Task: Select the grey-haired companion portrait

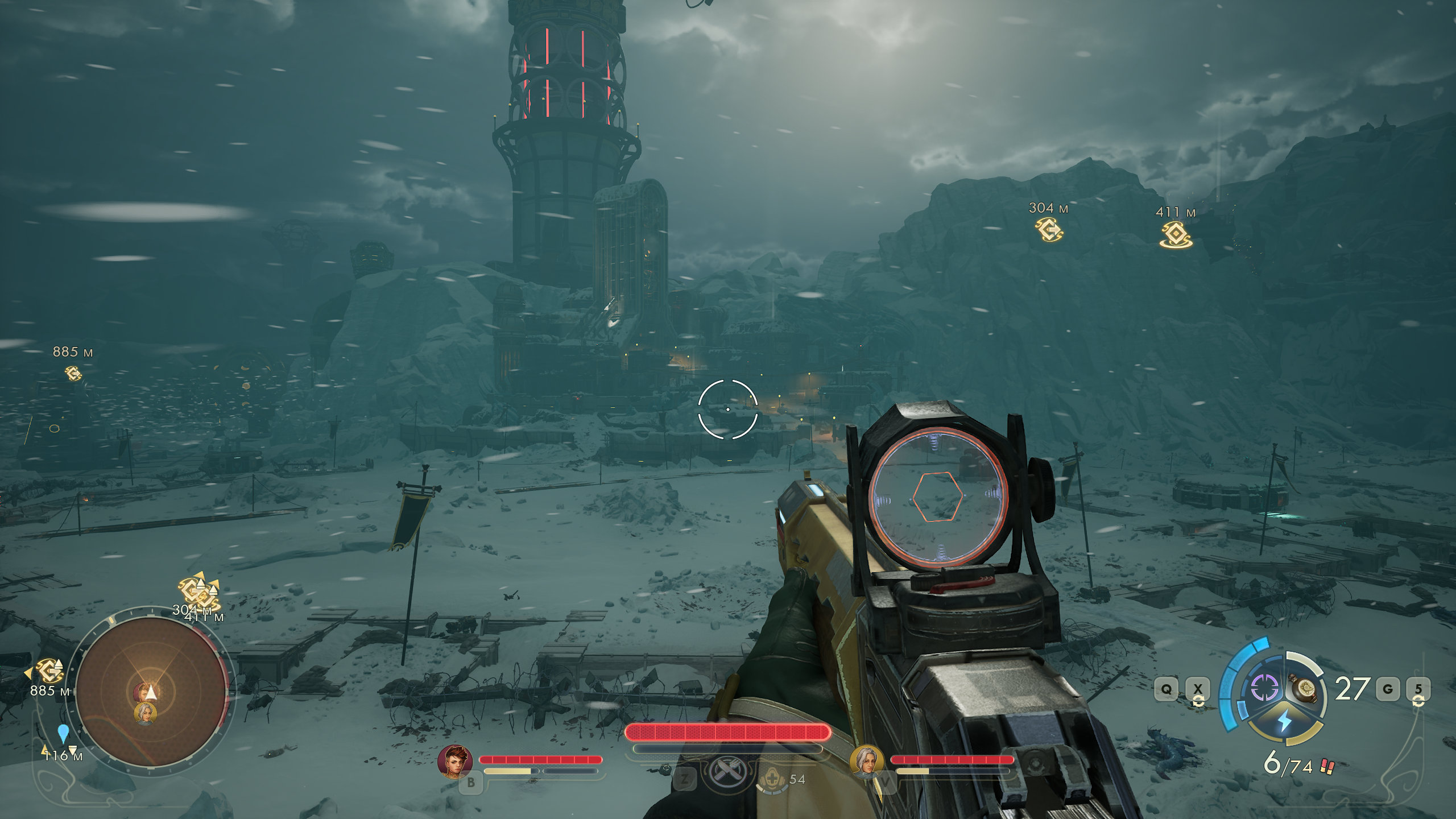Action: pos(866,762)
